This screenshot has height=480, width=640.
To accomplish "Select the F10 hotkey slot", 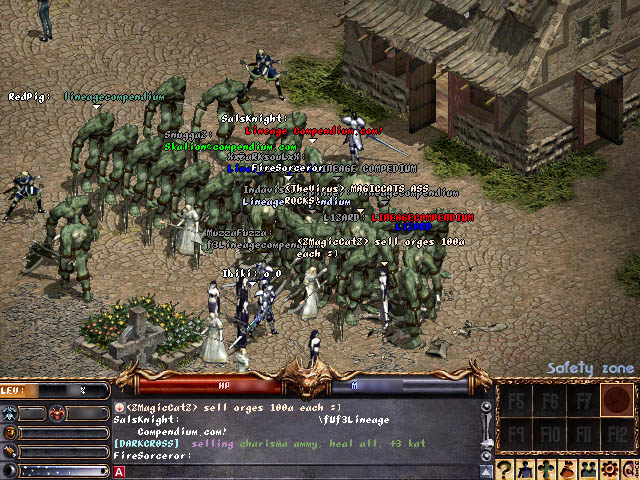I will [x=549, y=435].
